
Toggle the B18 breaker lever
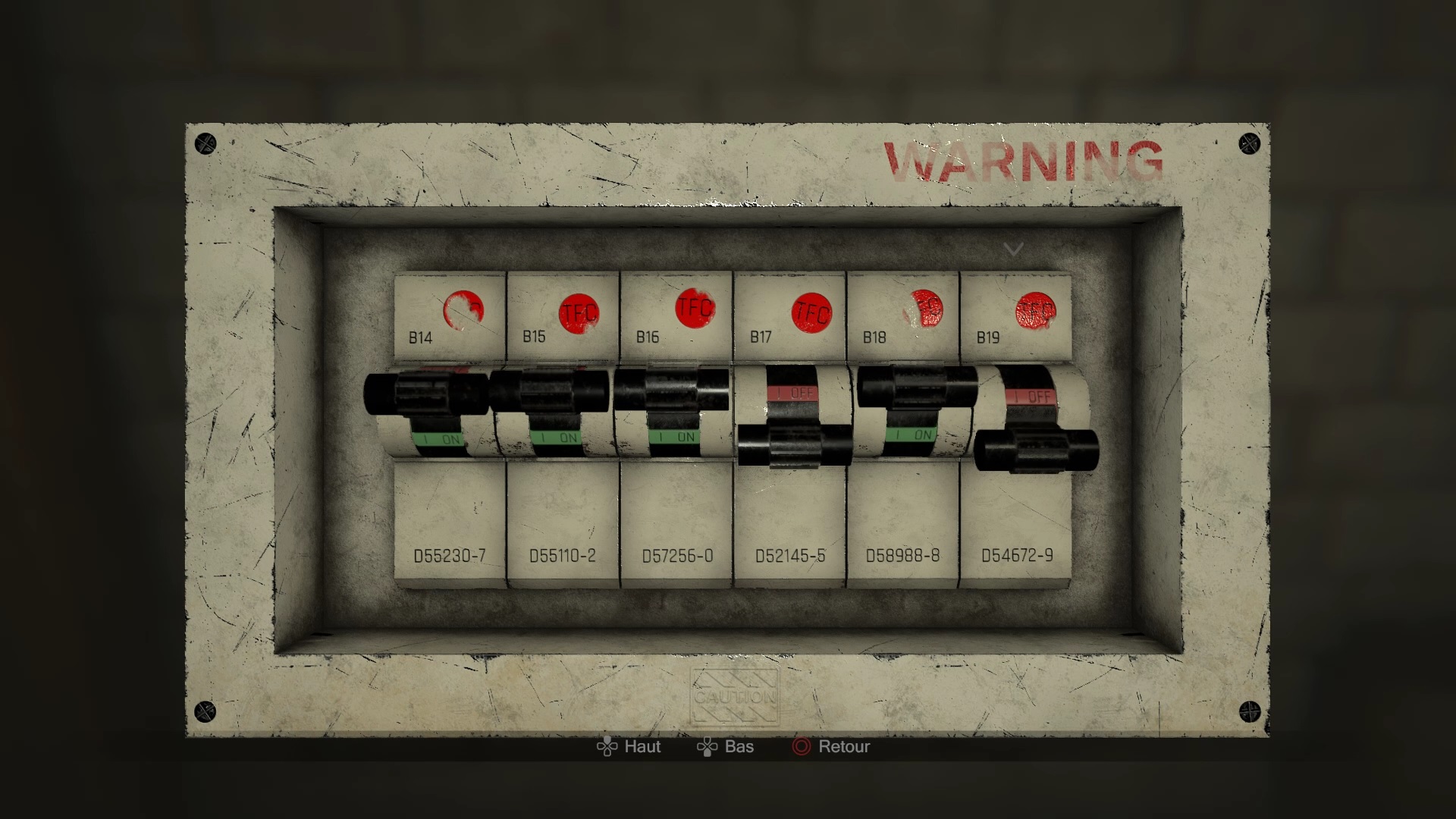918,386
